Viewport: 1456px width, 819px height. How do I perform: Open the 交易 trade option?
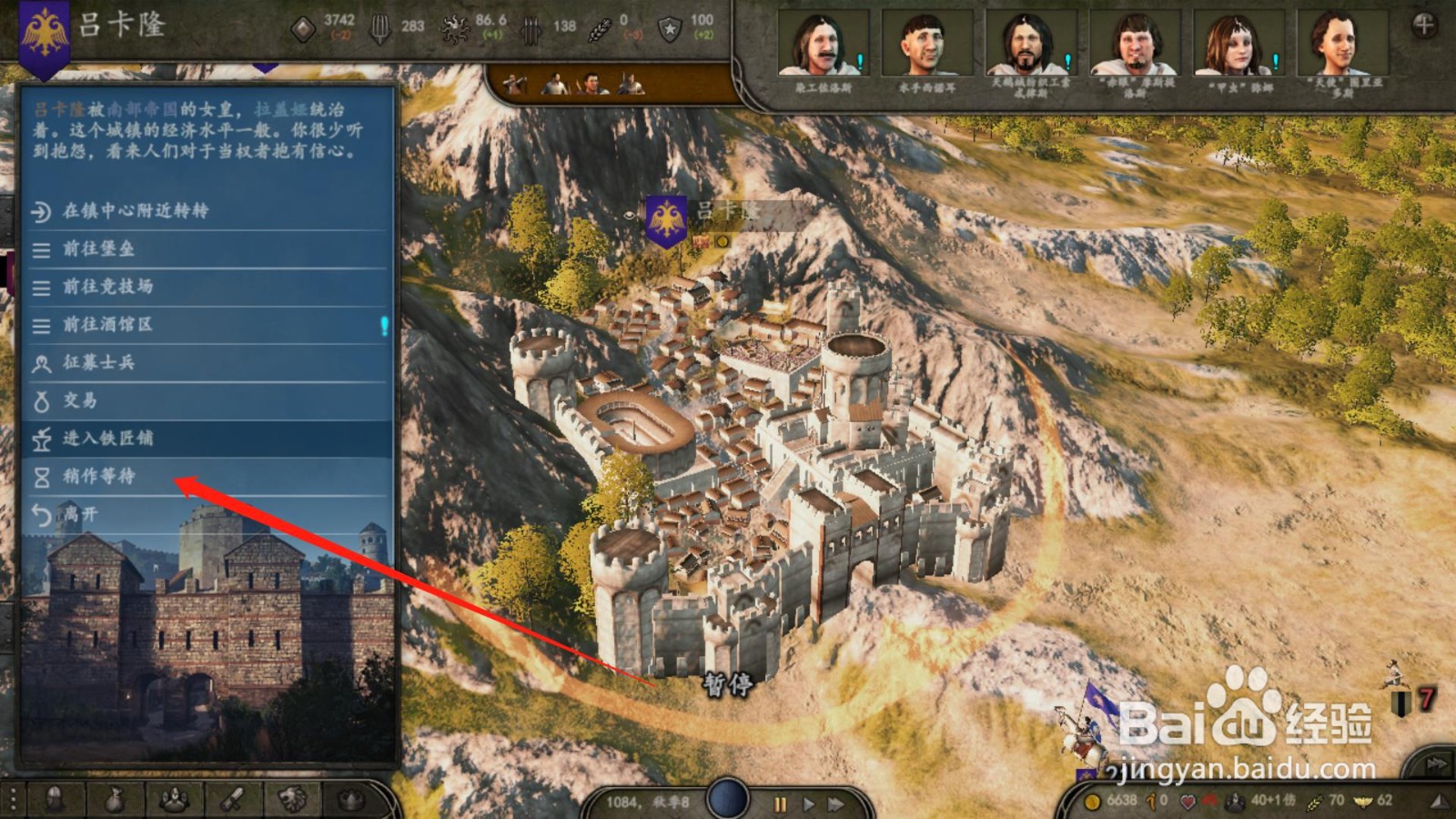coord(80,400)
